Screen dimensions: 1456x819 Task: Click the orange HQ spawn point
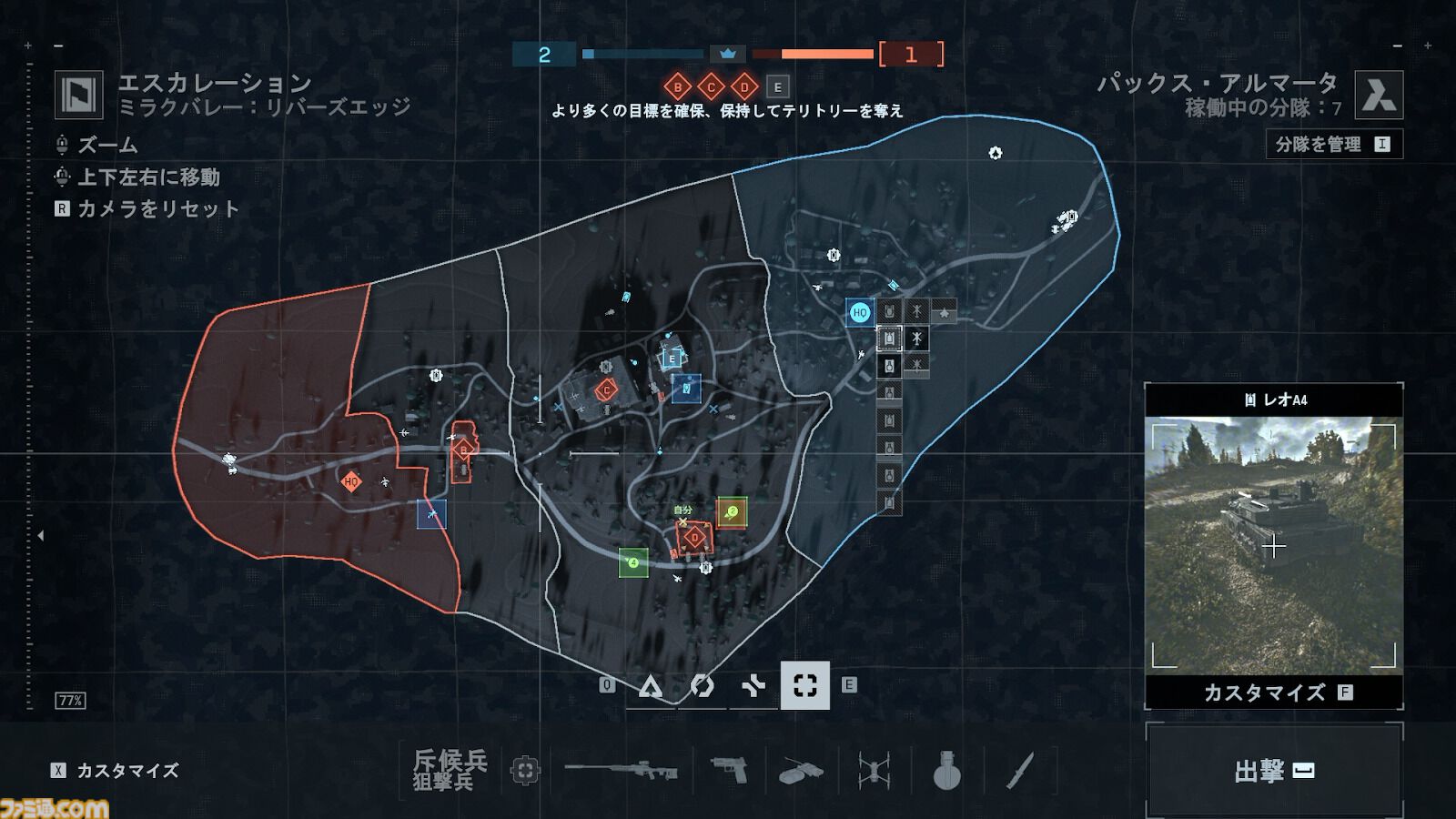350,483
